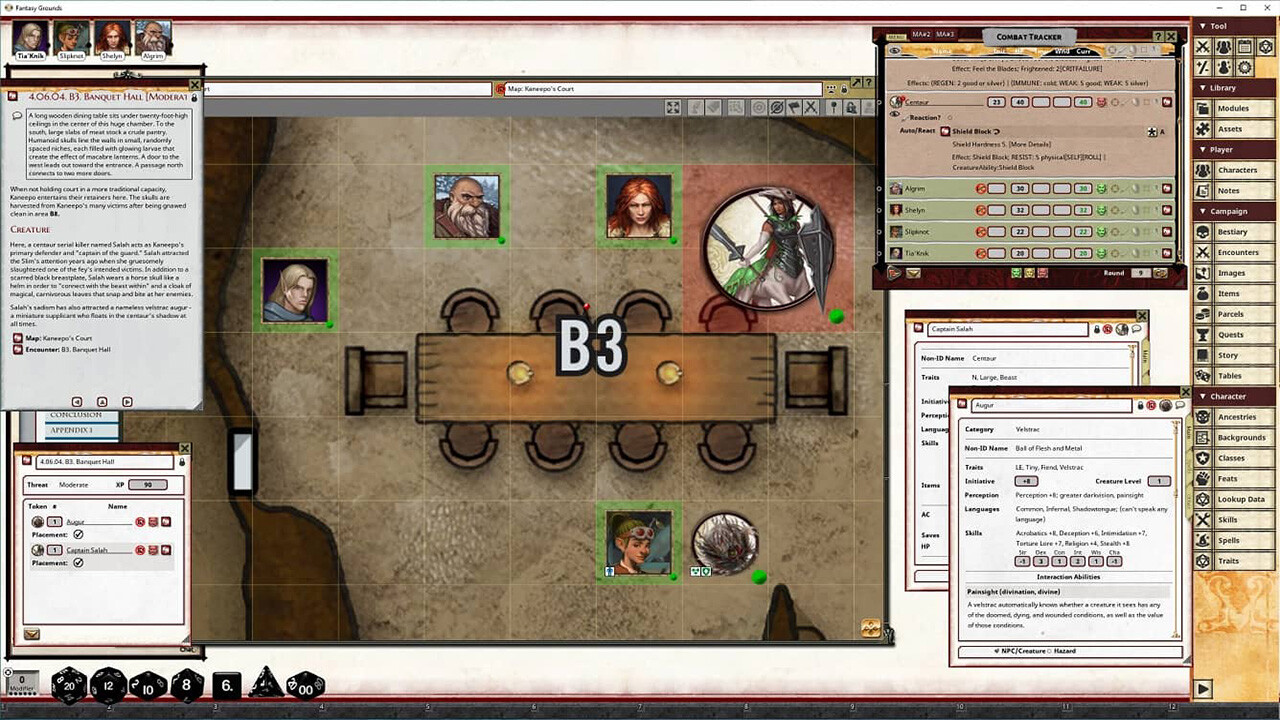Screen dimensions: 1280x720
Task: Open the Modules library panel
Action: [x=1236, y=108]
